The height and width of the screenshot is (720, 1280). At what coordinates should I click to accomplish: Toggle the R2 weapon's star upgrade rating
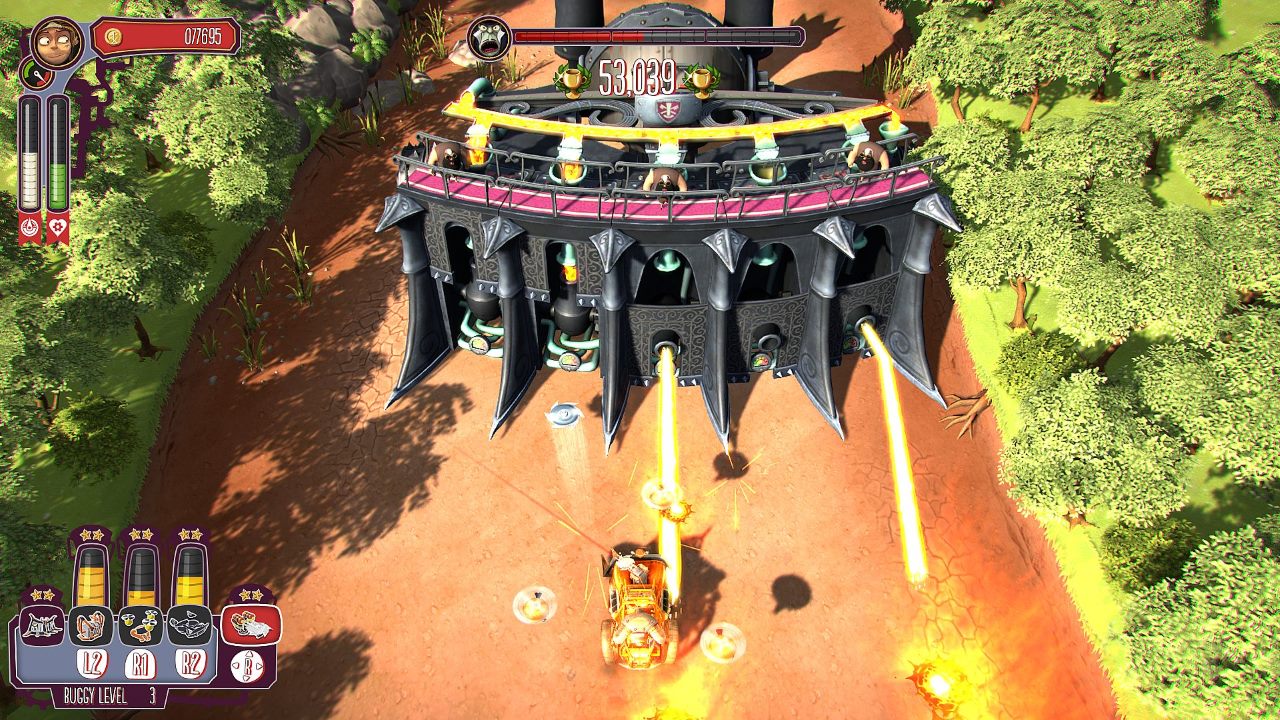coord(190,536)
